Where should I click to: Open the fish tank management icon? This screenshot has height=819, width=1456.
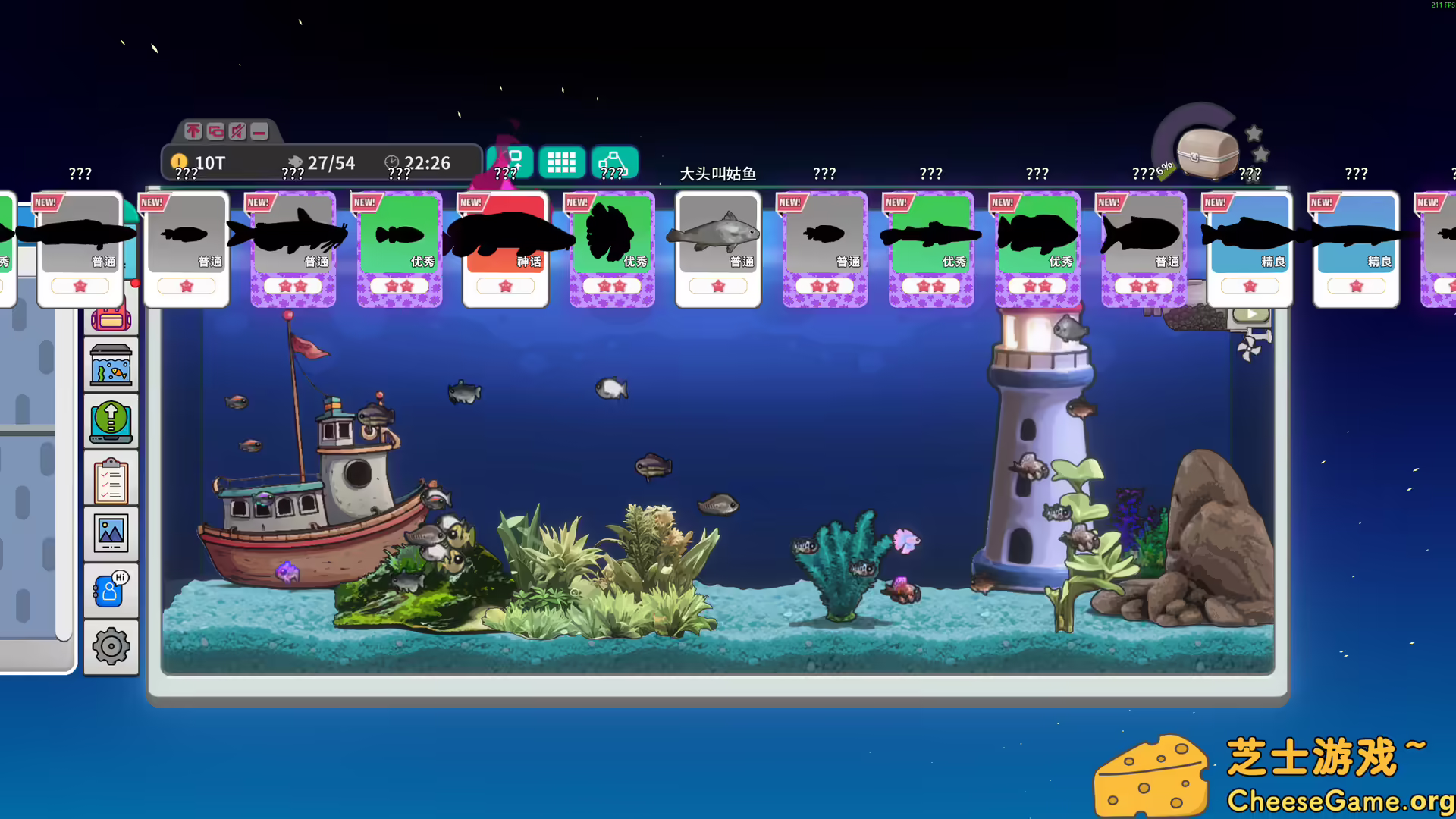111,365
